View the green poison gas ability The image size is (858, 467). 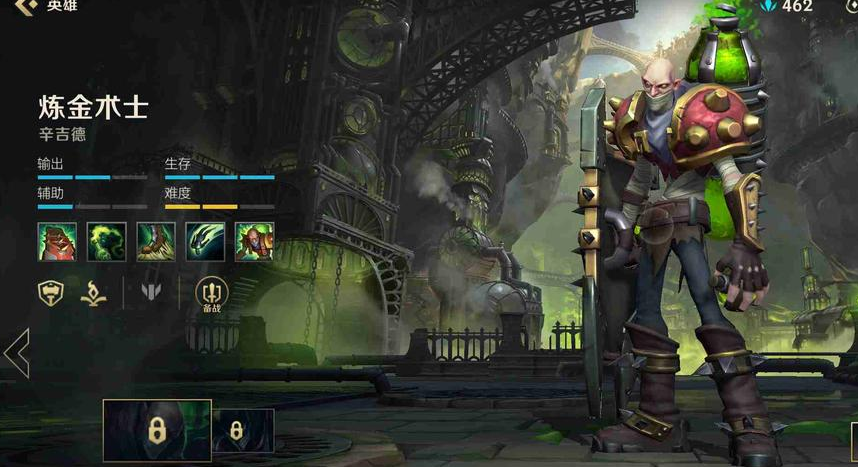(106, 242)
